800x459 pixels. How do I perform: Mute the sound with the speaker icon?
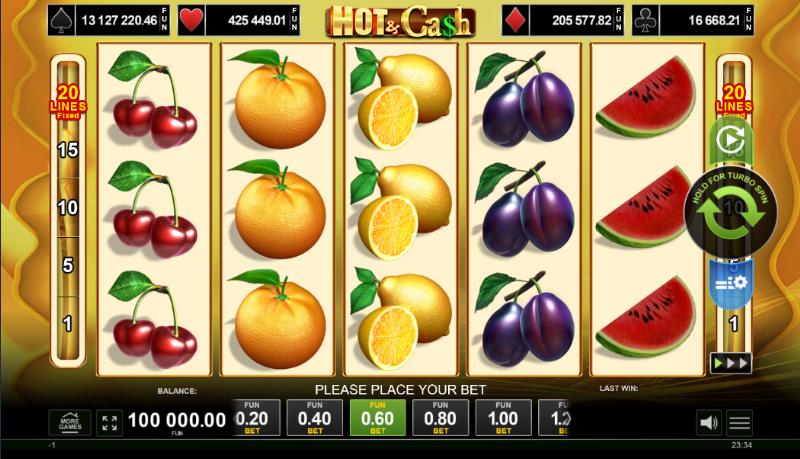(708, 422)
